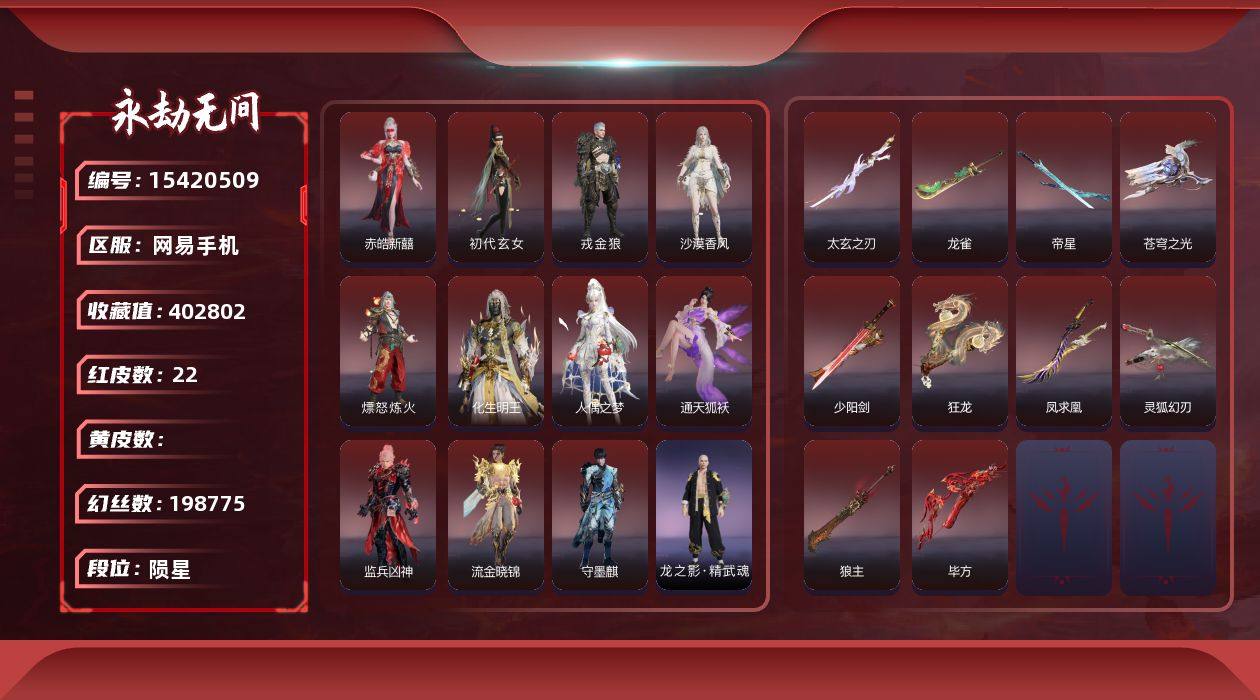1260x700 pixels.
Task: Click the 守墨麒 skin card
Action: coord(600,515)
